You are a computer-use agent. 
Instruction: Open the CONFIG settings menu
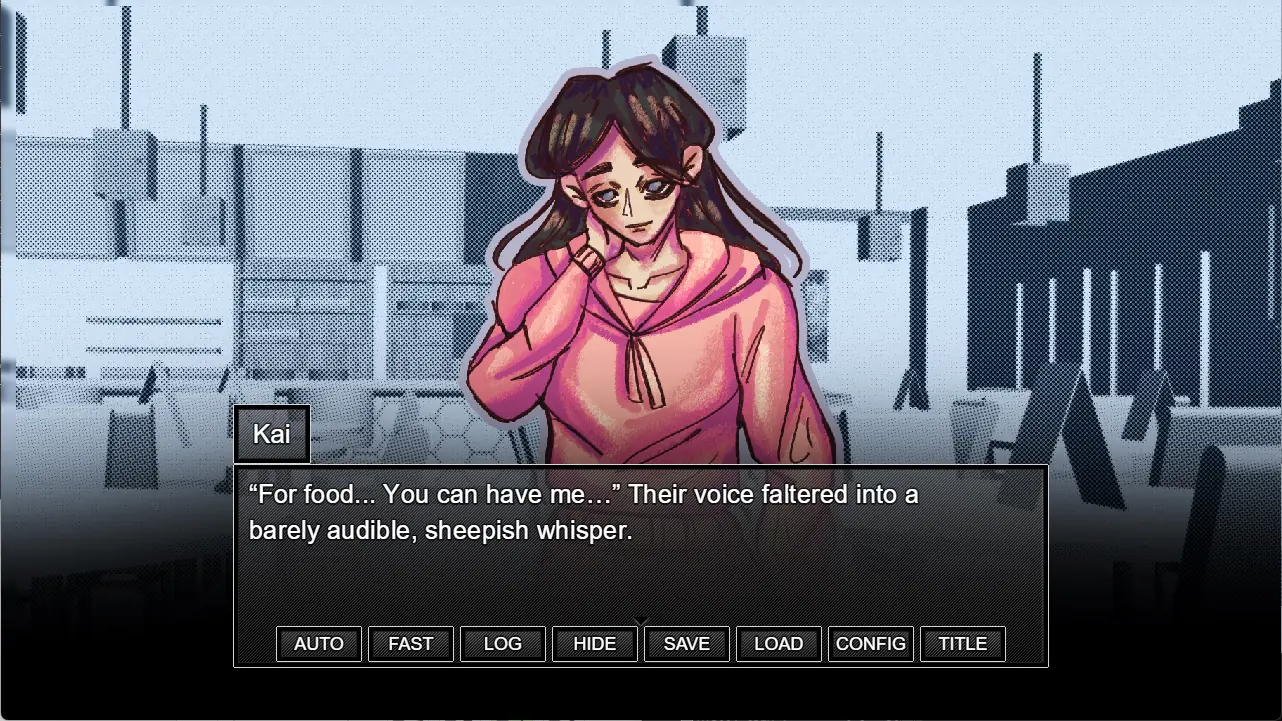871,644
